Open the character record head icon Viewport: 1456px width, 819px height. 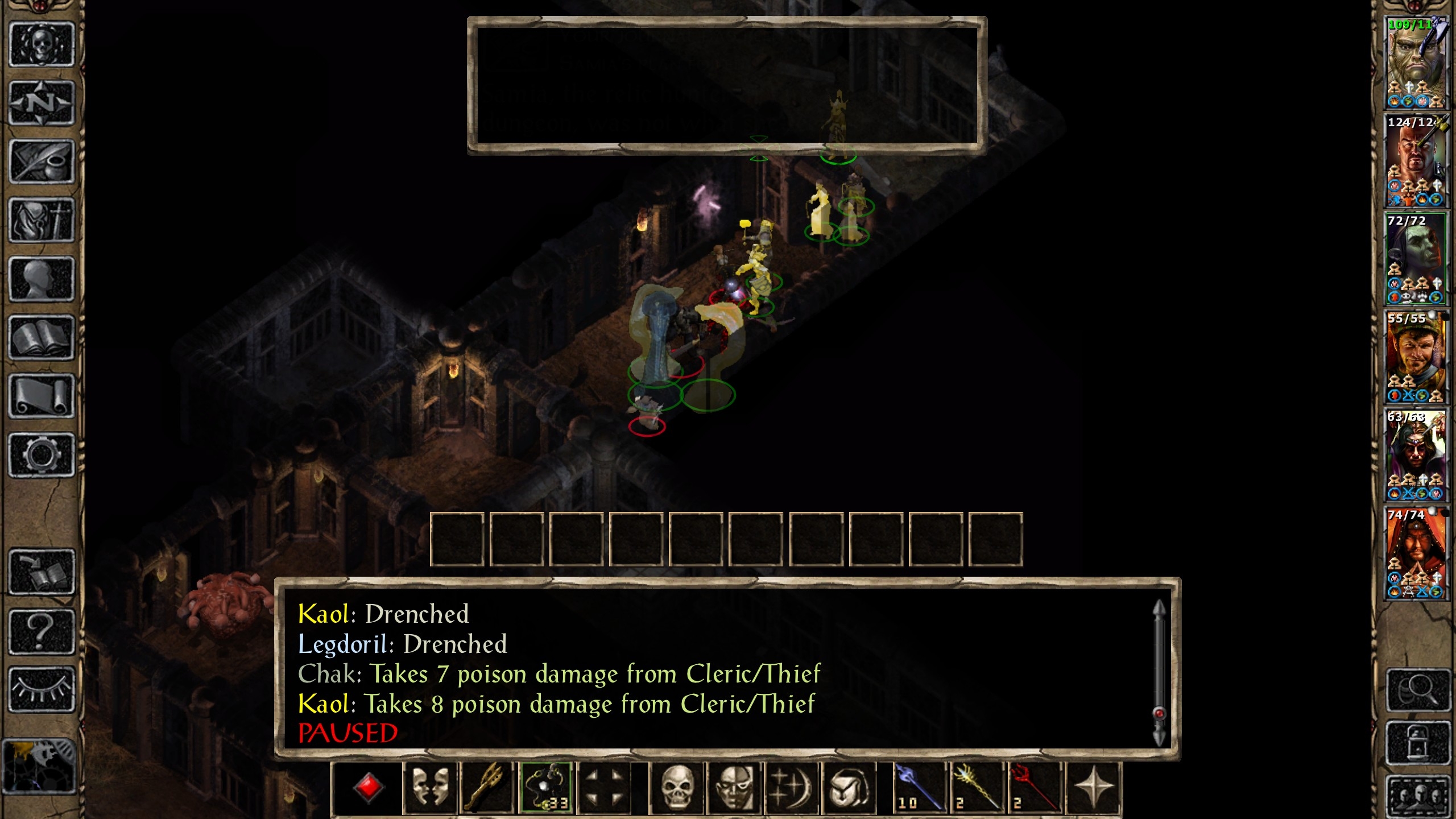42,279
